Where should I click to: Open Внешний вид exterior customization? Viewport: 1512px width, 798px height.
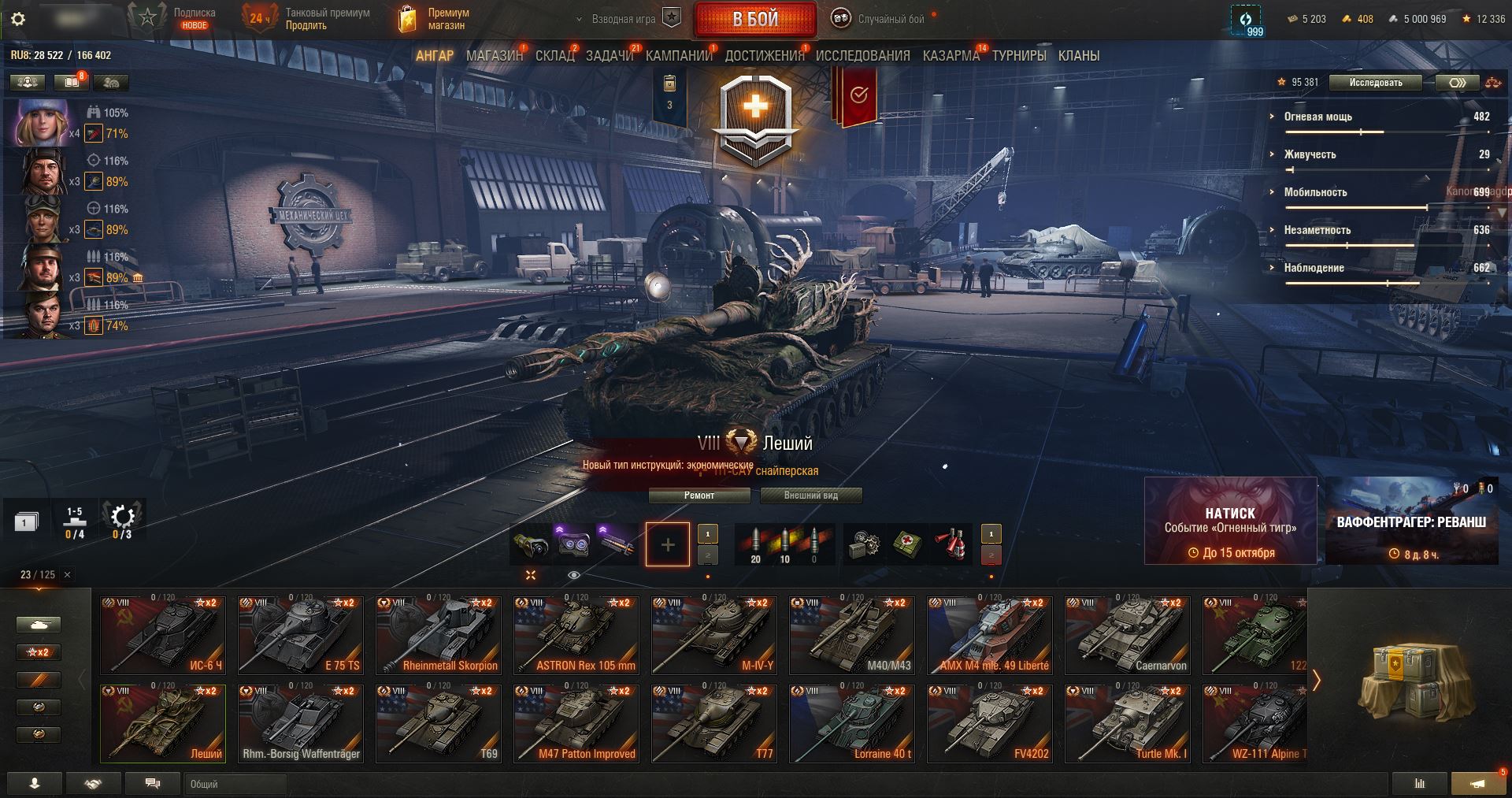pos(810,496)
